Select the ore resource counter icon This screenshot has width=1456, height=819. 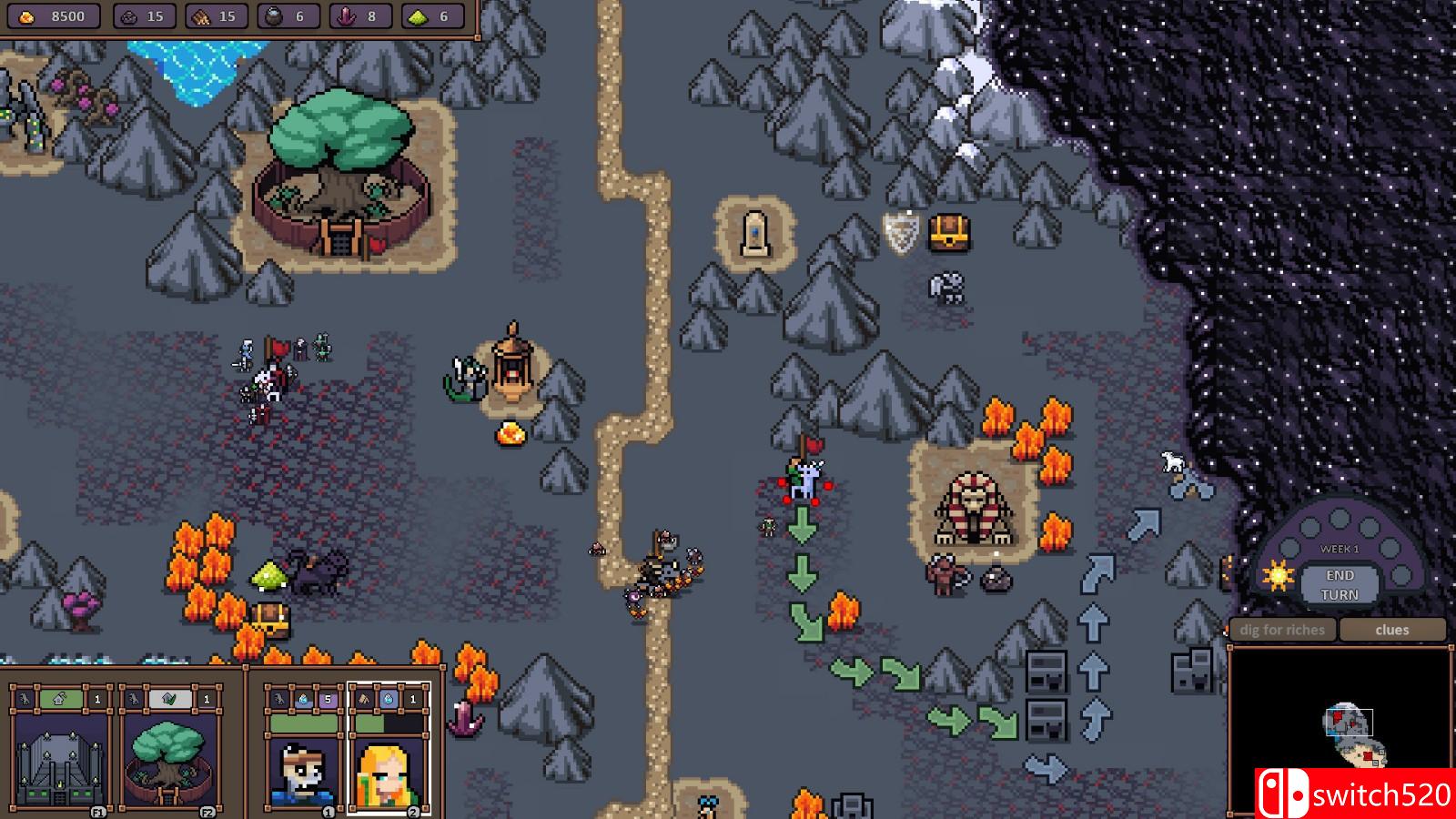click(x=128, y=17)
